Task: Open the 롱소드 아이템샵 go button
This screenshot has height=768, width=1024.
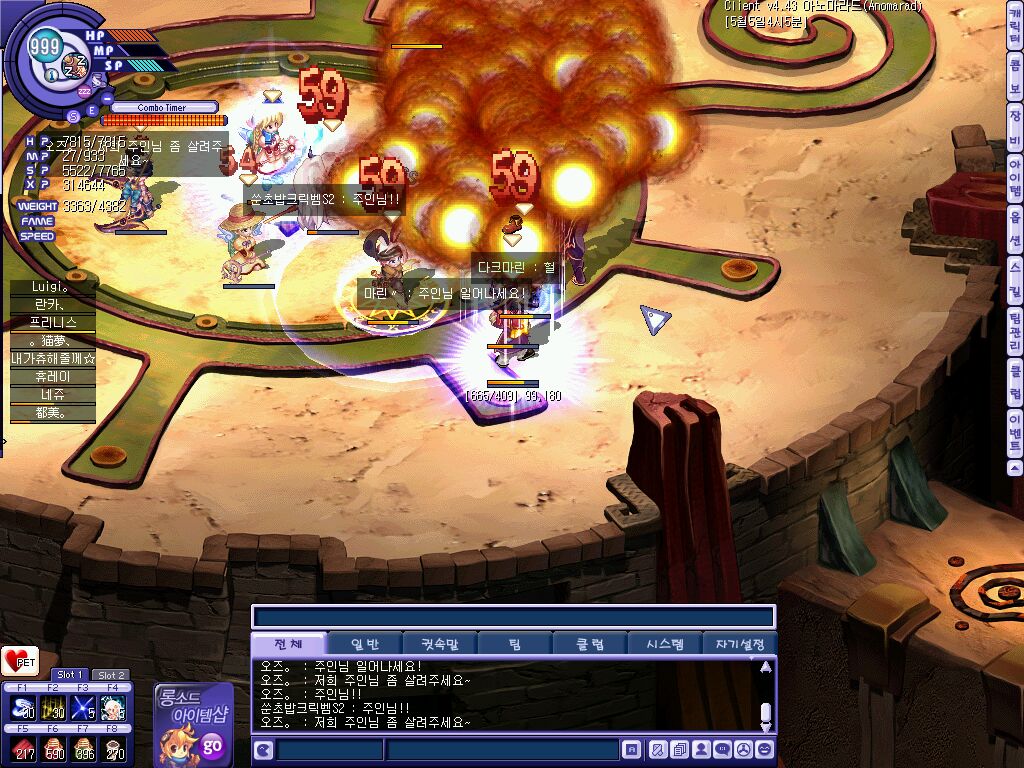Action: coord(211,744)
